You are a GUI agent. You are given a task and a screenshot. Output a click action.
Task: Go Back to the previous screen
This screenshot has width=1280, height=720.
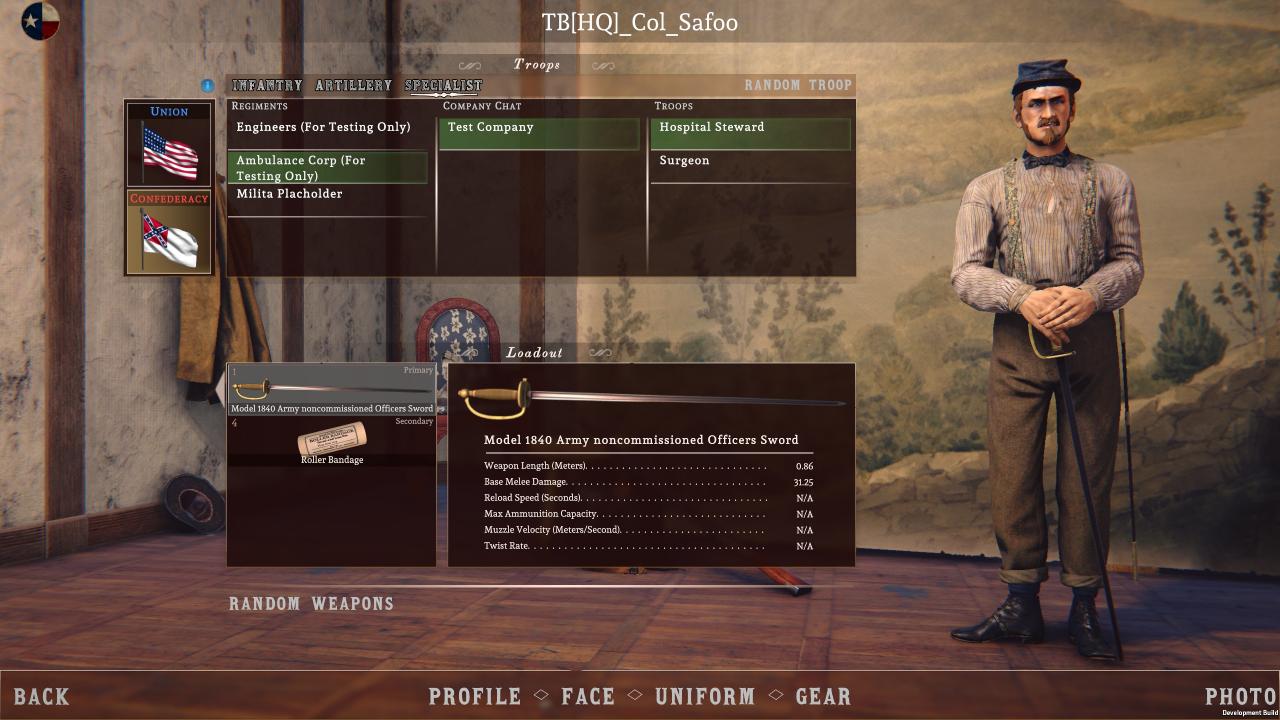(42, 696)
